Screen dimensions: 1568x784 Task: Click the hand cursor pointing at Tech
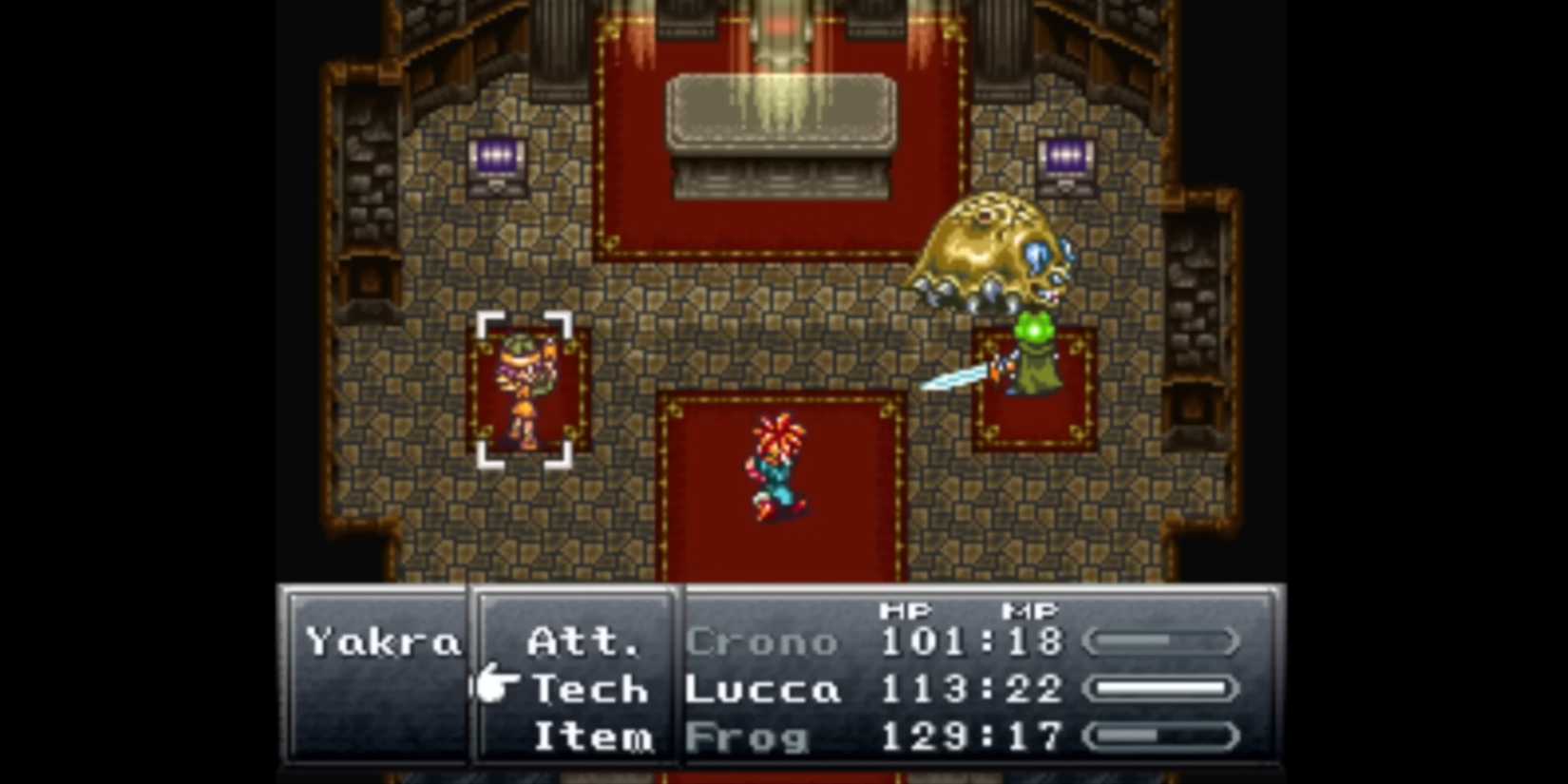490,686
